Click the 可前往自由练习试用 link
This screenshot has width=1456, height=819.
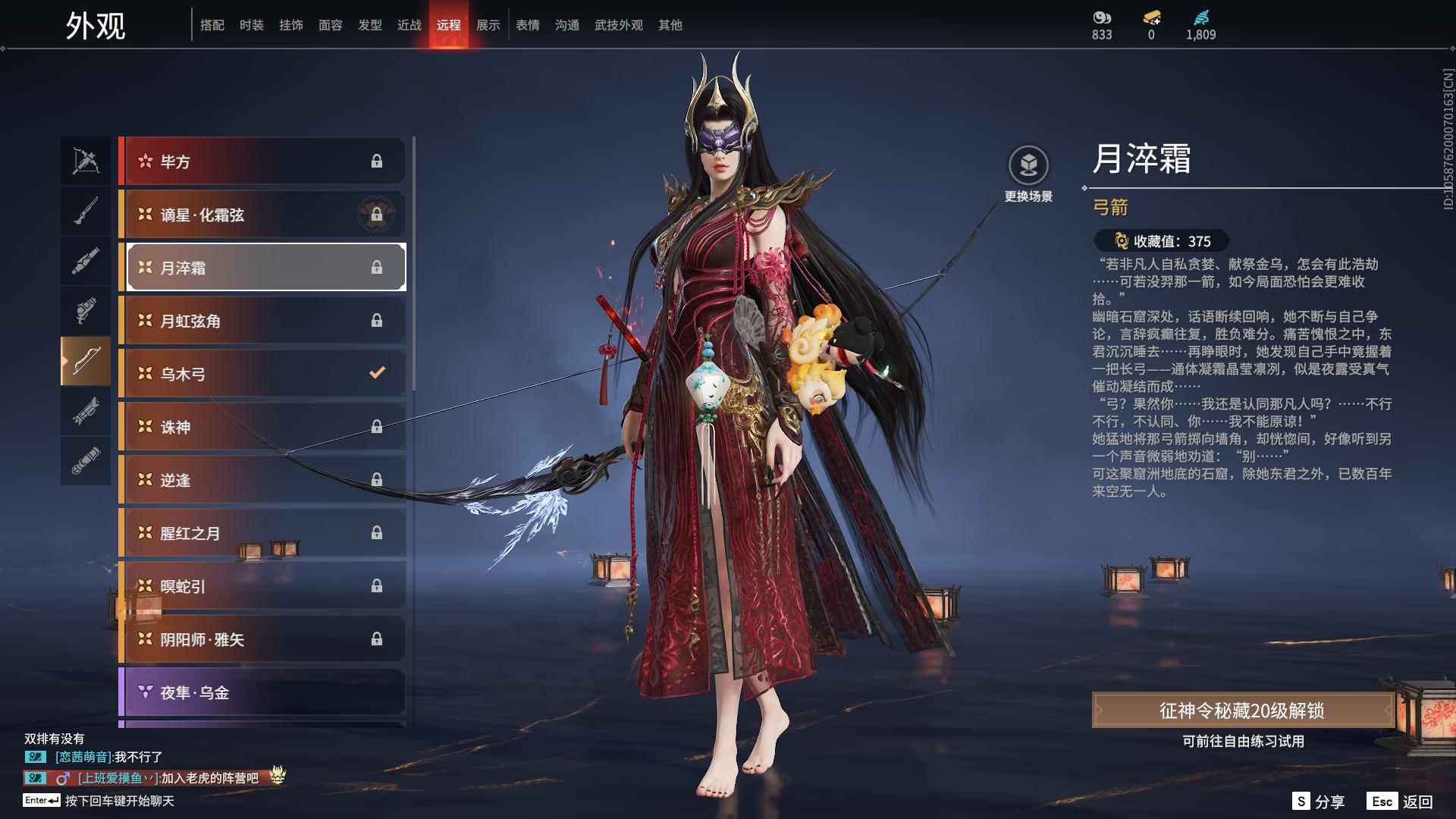1244,742
